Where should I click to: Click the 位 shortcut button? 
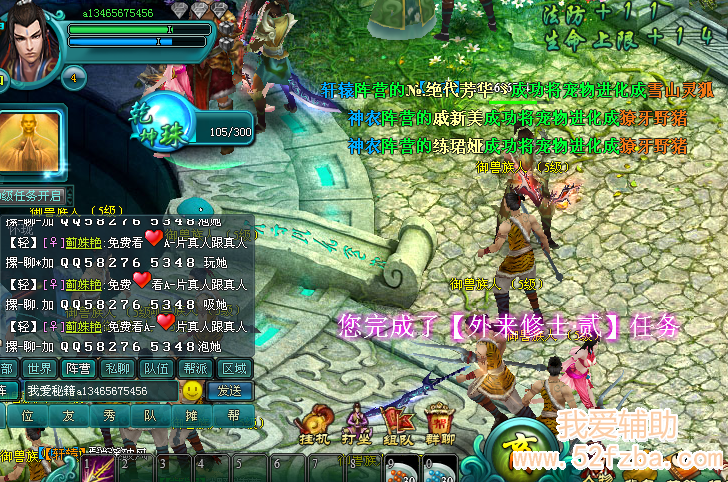(x=28, y=415)
